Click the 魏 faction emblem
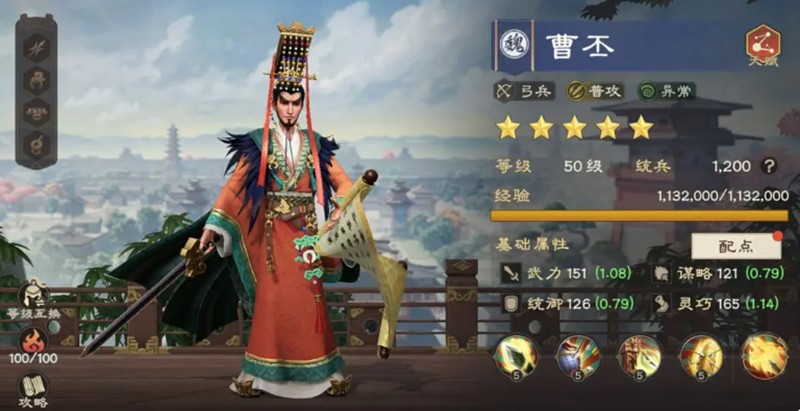Image resolution: width=800 pixels, height=411 pixels. click(514, 46)
